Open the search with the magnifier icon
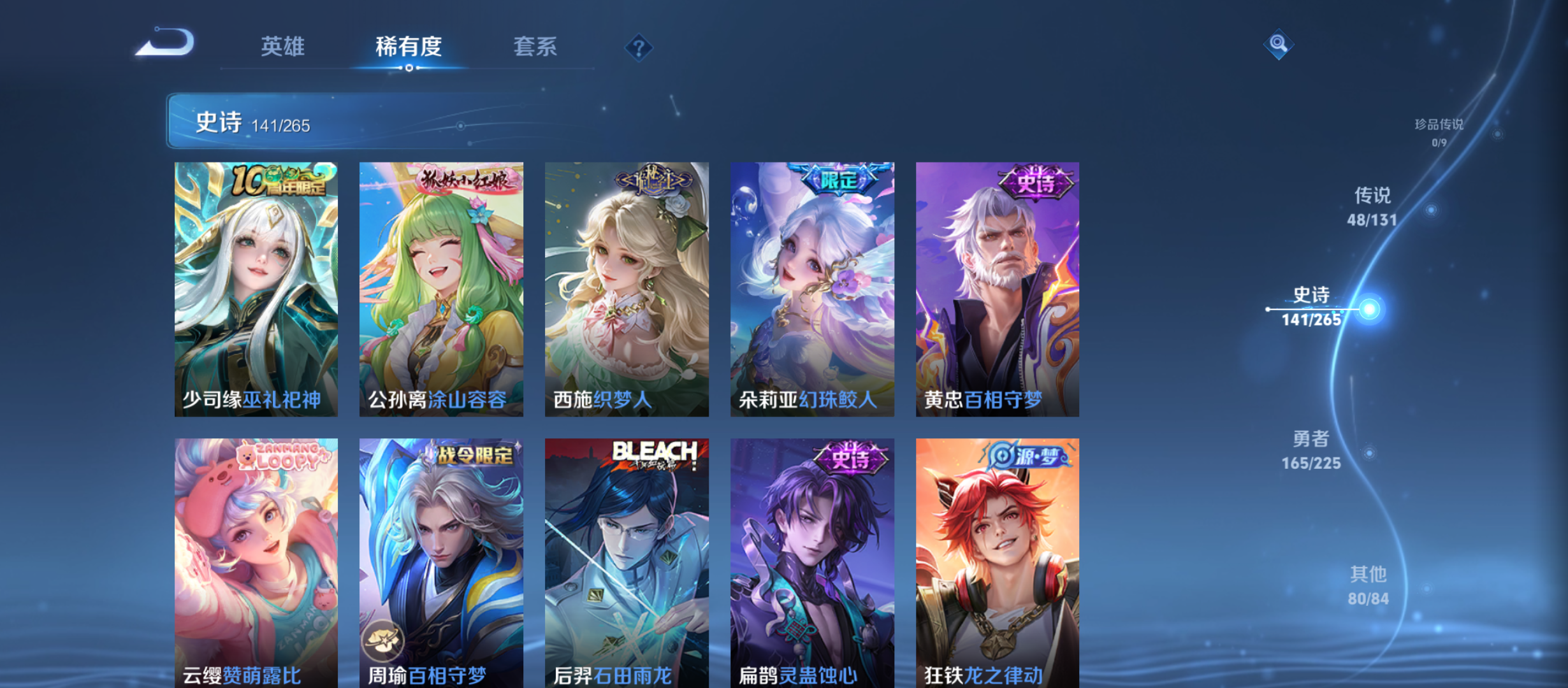This screenshot has width=1568, height=688. (1278, 45)
